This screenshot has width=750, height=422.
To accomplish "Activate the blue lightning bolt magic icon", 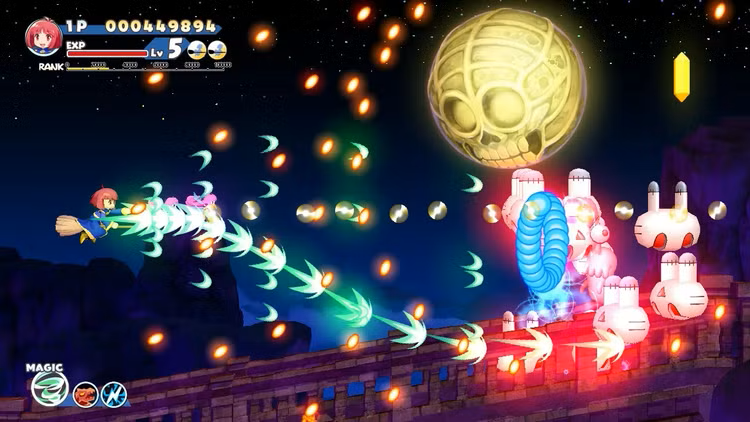I will click(113, 394).
